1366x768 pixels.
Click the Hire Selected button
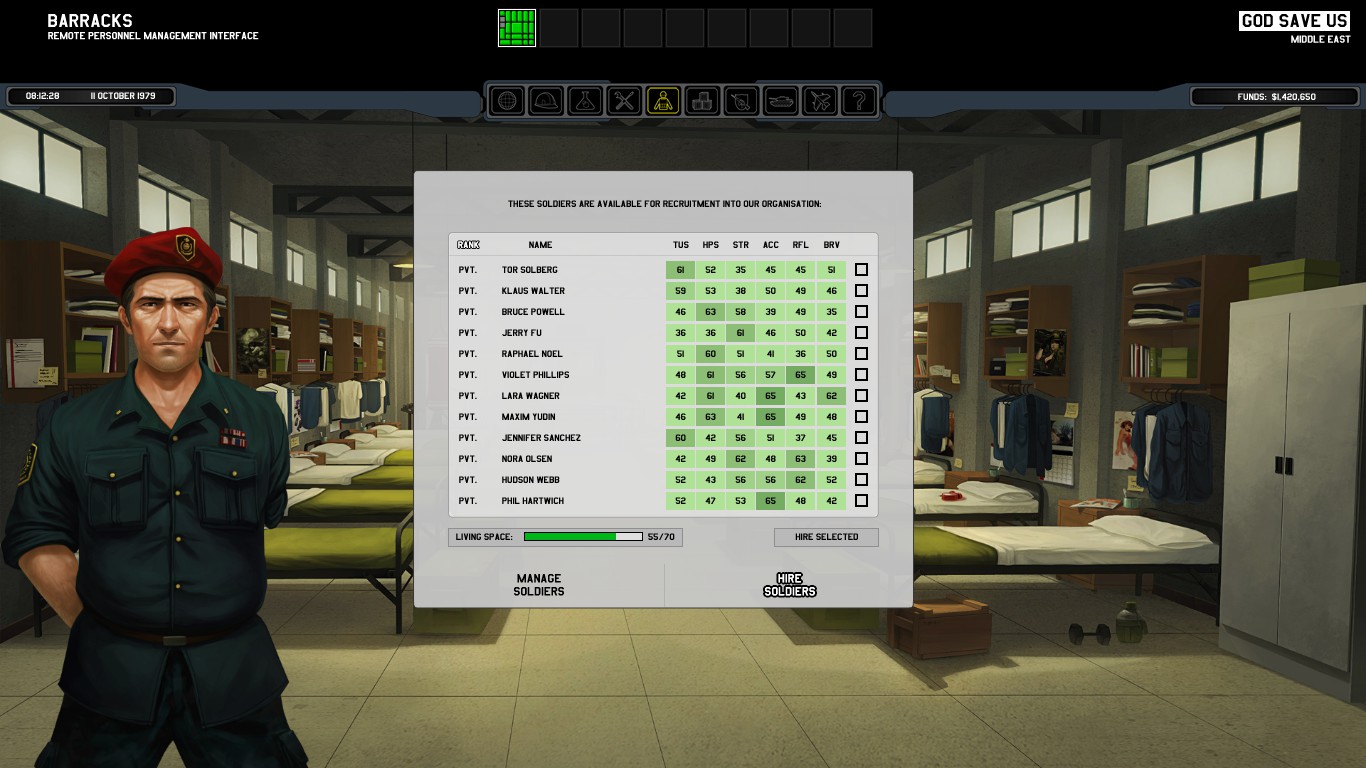coord(826,537)
